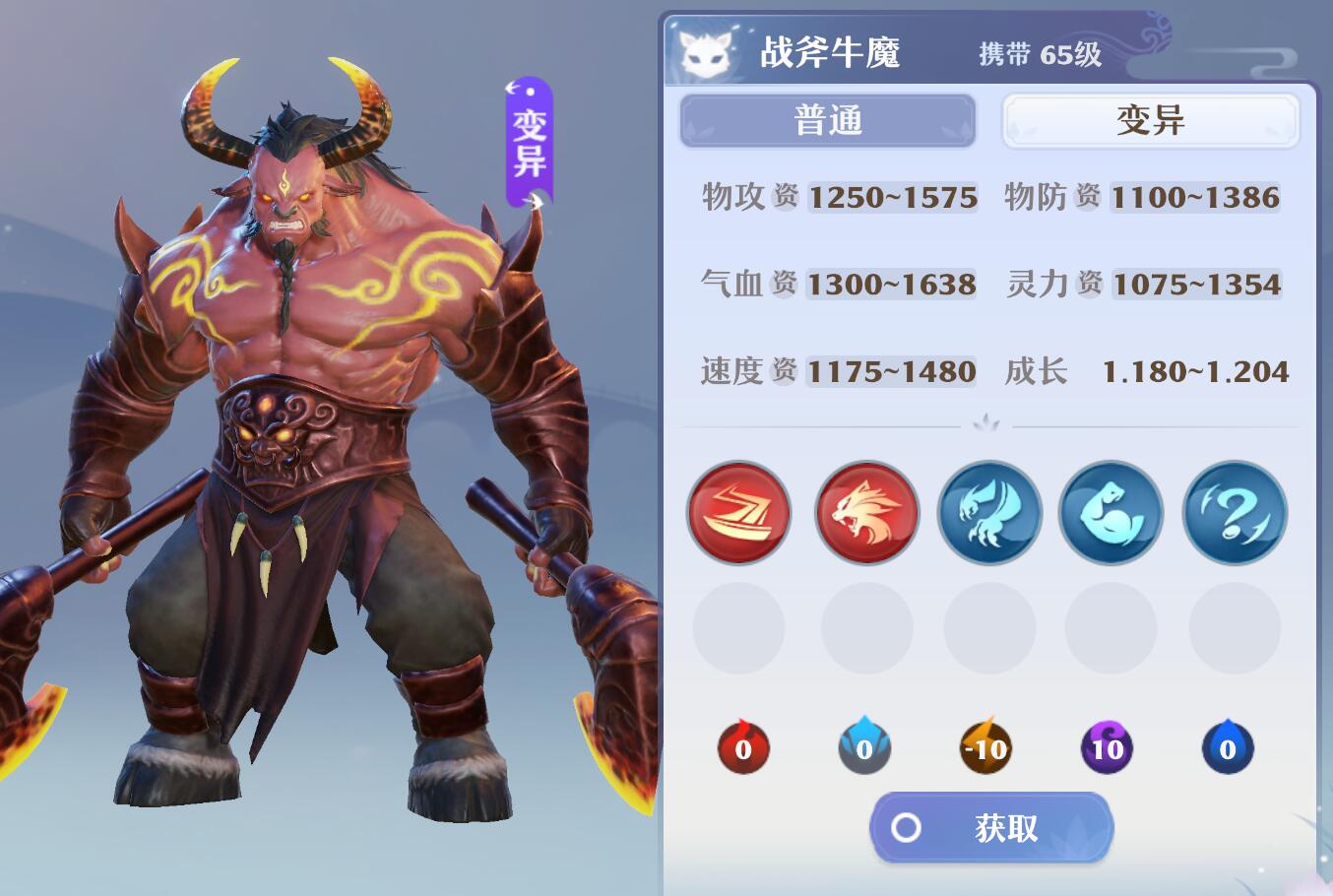
Task: Click the purple poison icon showing 10
Action: (1107, 747)
